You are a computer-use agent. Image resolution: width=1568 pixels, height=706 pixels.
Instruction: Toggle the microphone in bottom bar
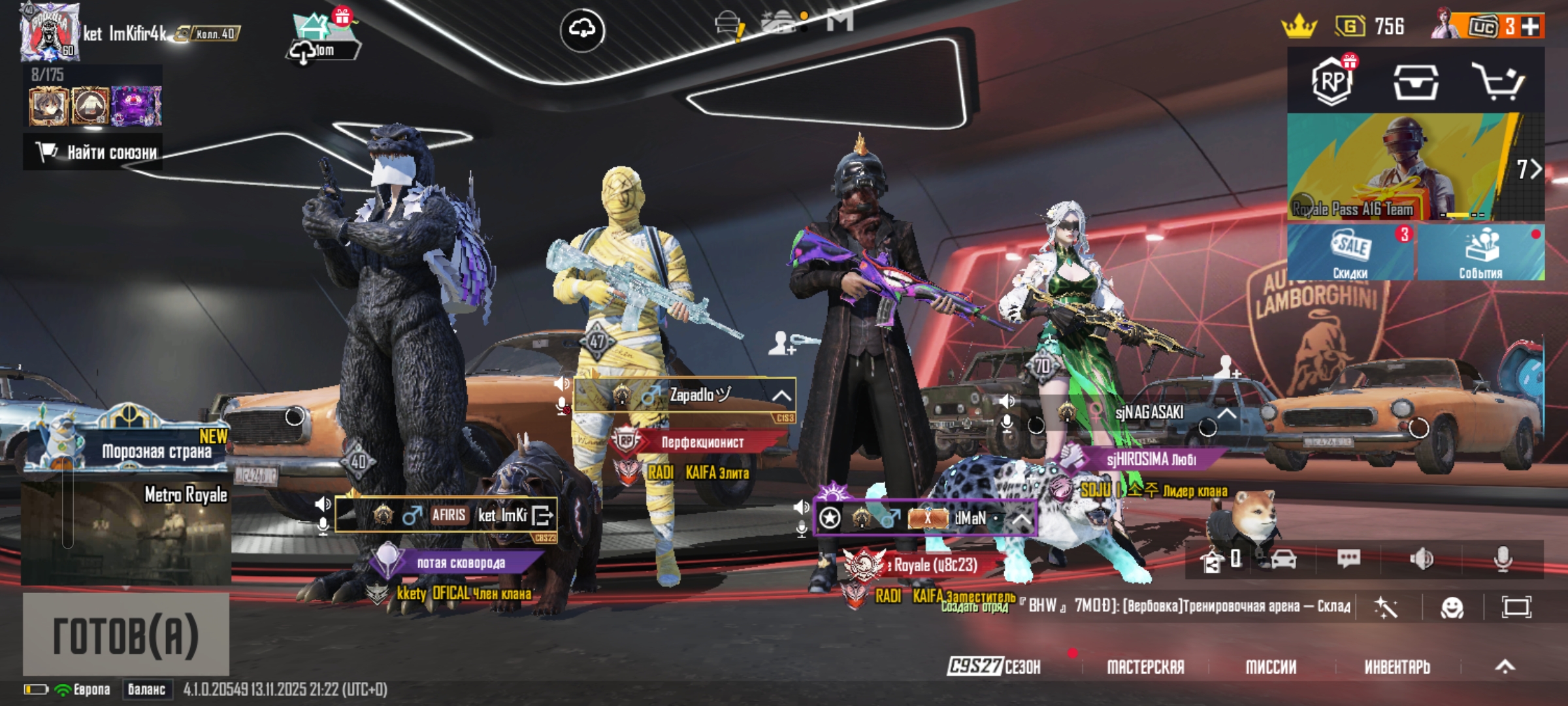(1503, 559)
